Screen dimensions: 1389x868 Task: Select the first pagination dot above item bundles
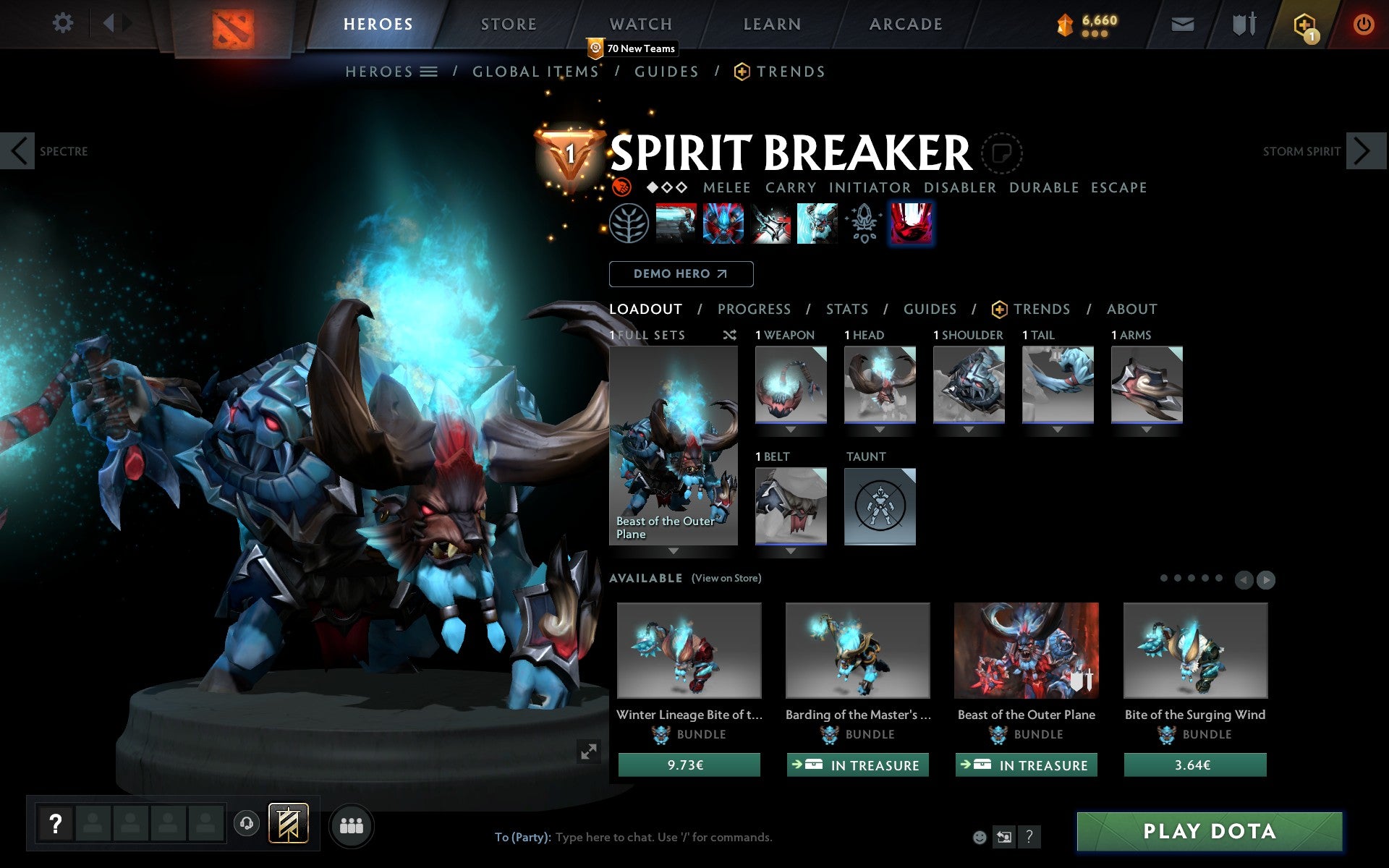[x=1164, y=579]
